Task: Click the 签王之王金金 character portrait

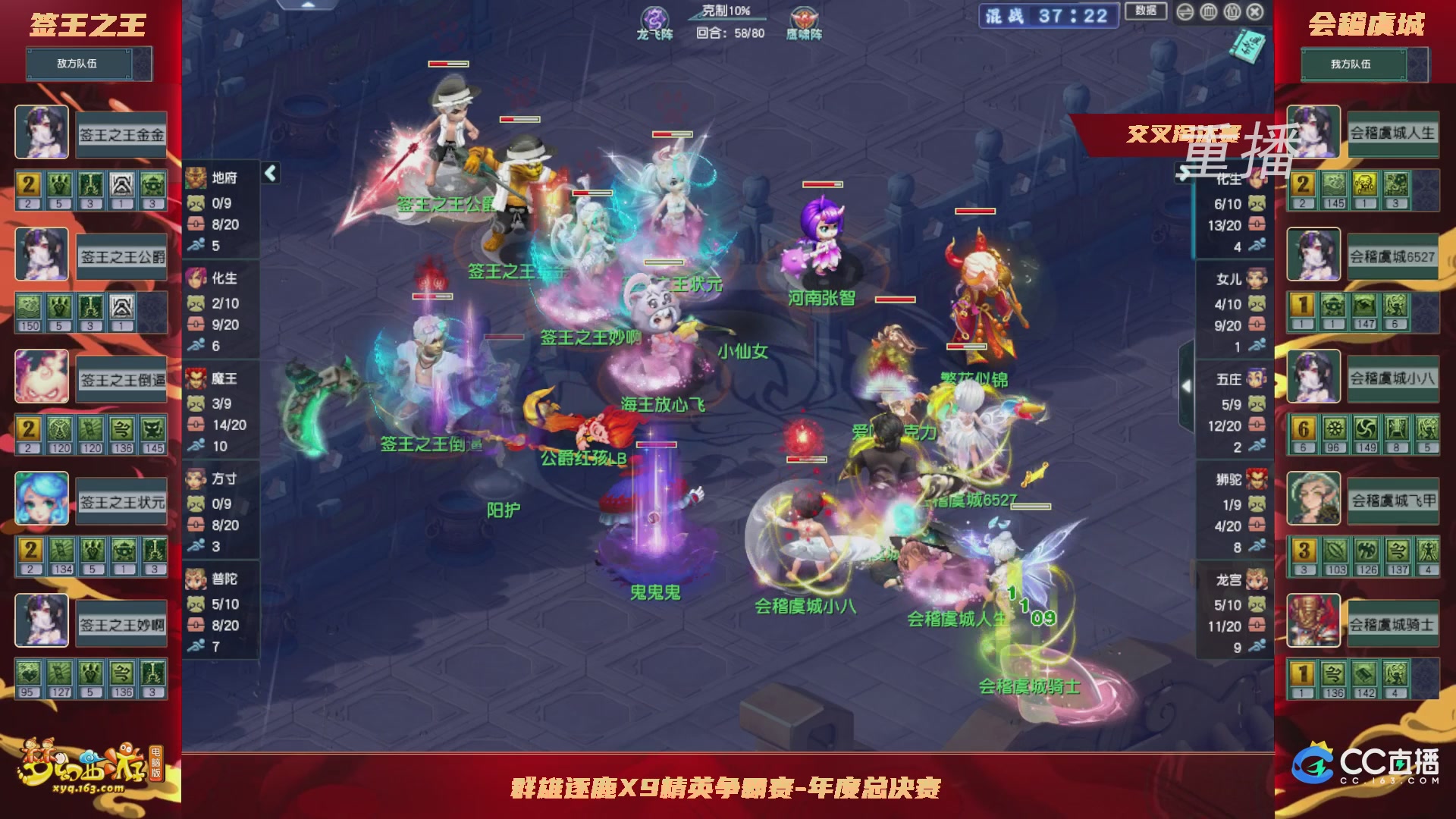Action: [42, 133]
